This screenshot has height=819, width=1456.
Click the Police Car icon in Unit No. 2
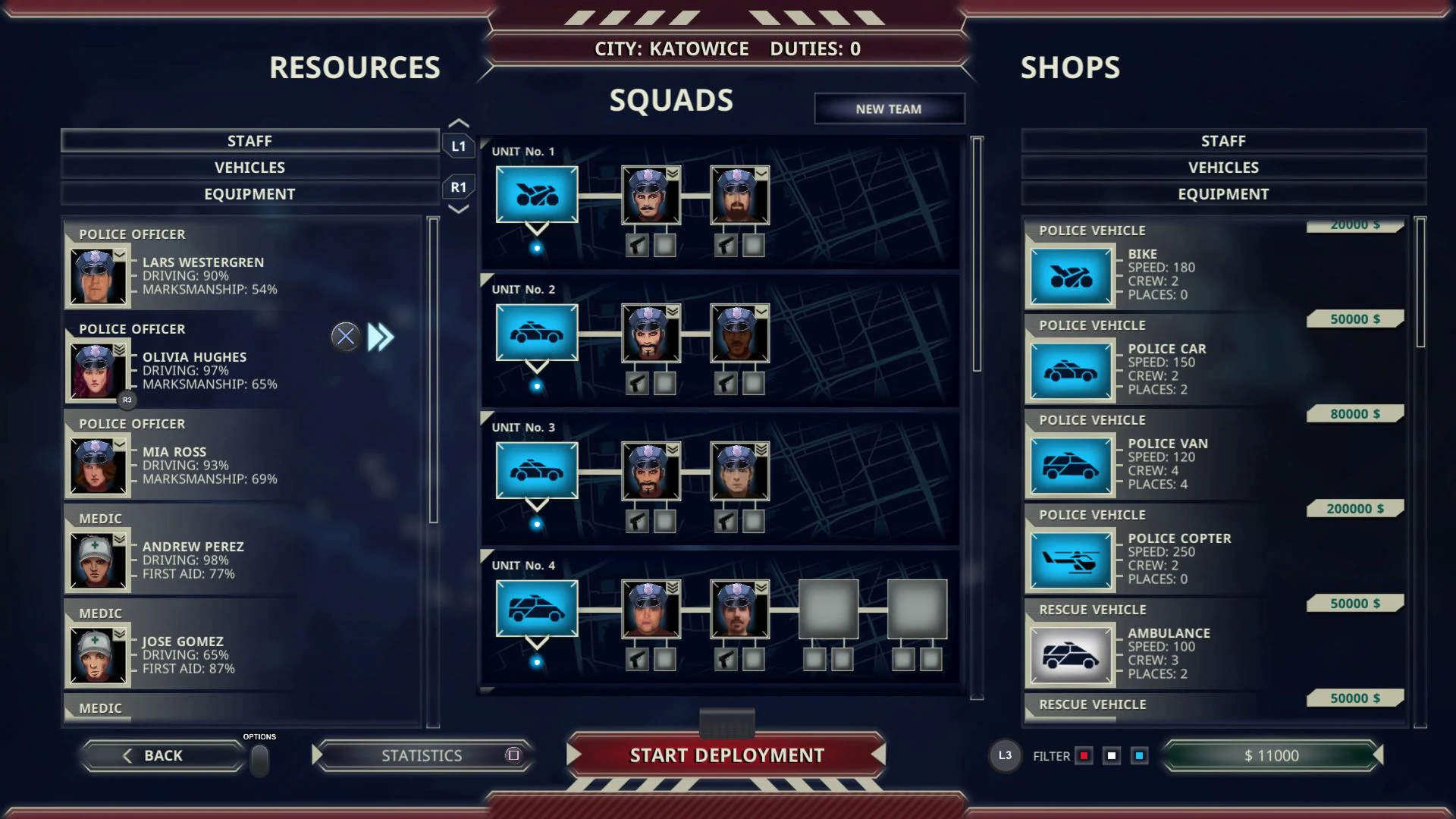click(536, 333)
